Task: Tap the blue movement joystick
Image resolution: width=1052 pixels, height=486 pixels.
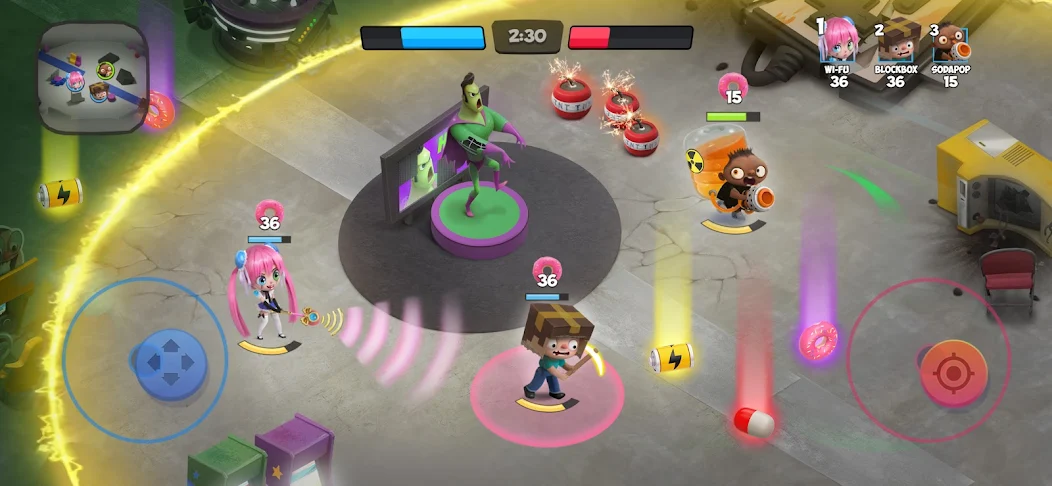Action: pos(171,358)
